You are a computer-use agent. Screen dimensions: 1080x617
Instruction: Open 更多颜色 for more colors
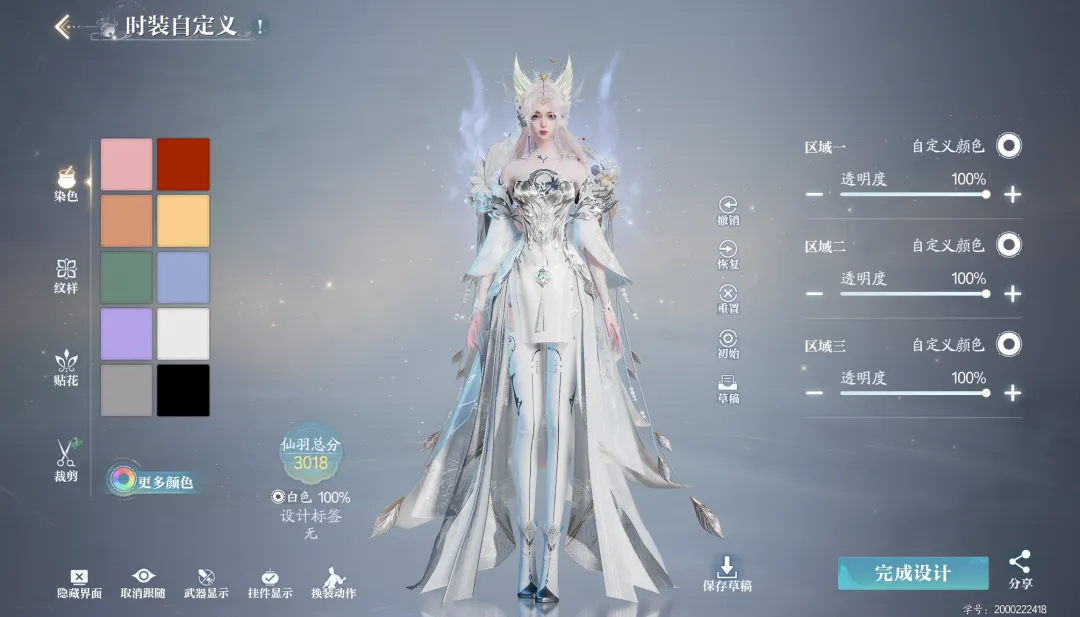[152, 481]
